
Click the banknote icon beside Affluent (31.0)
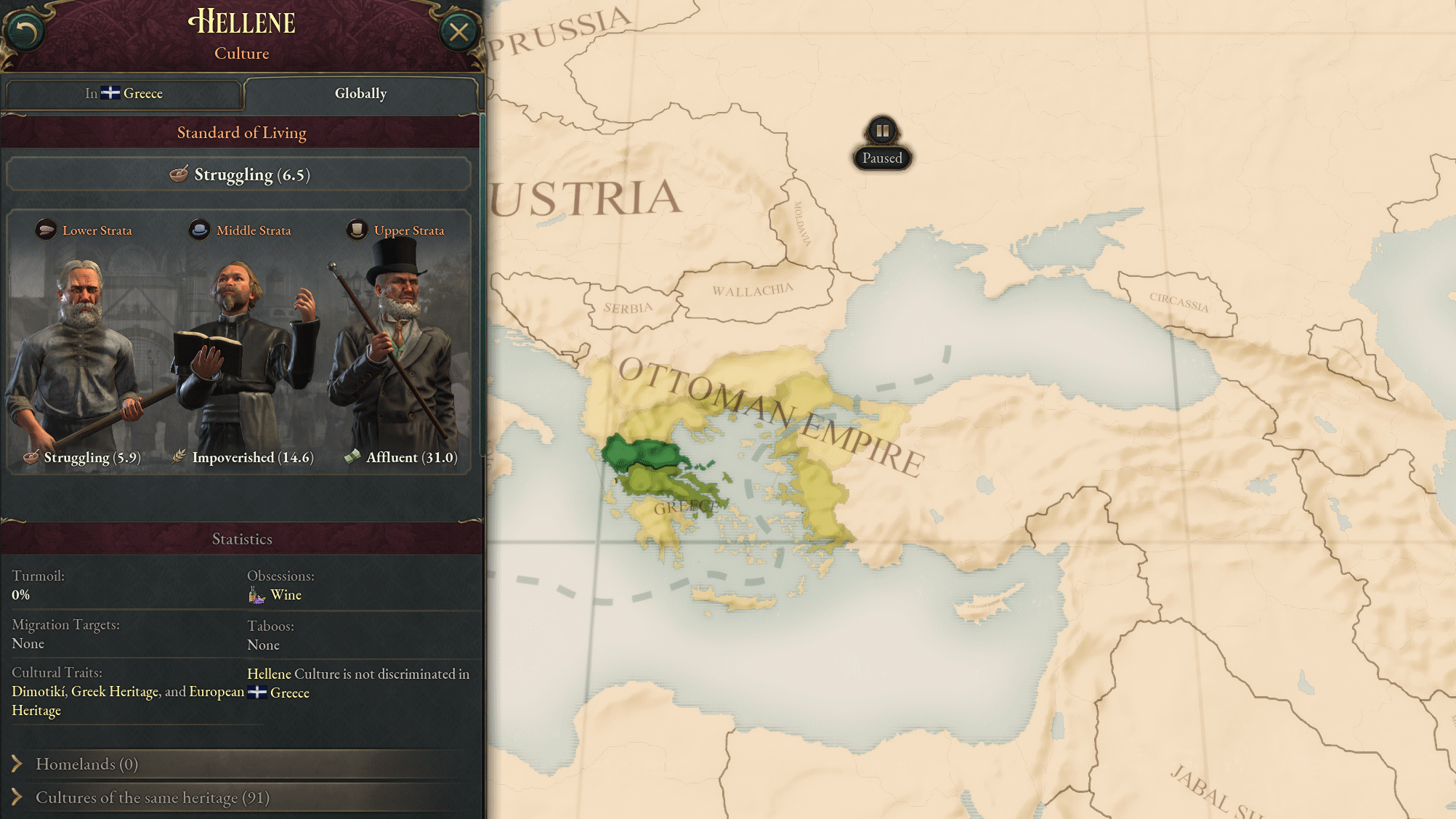pos(354,457)
